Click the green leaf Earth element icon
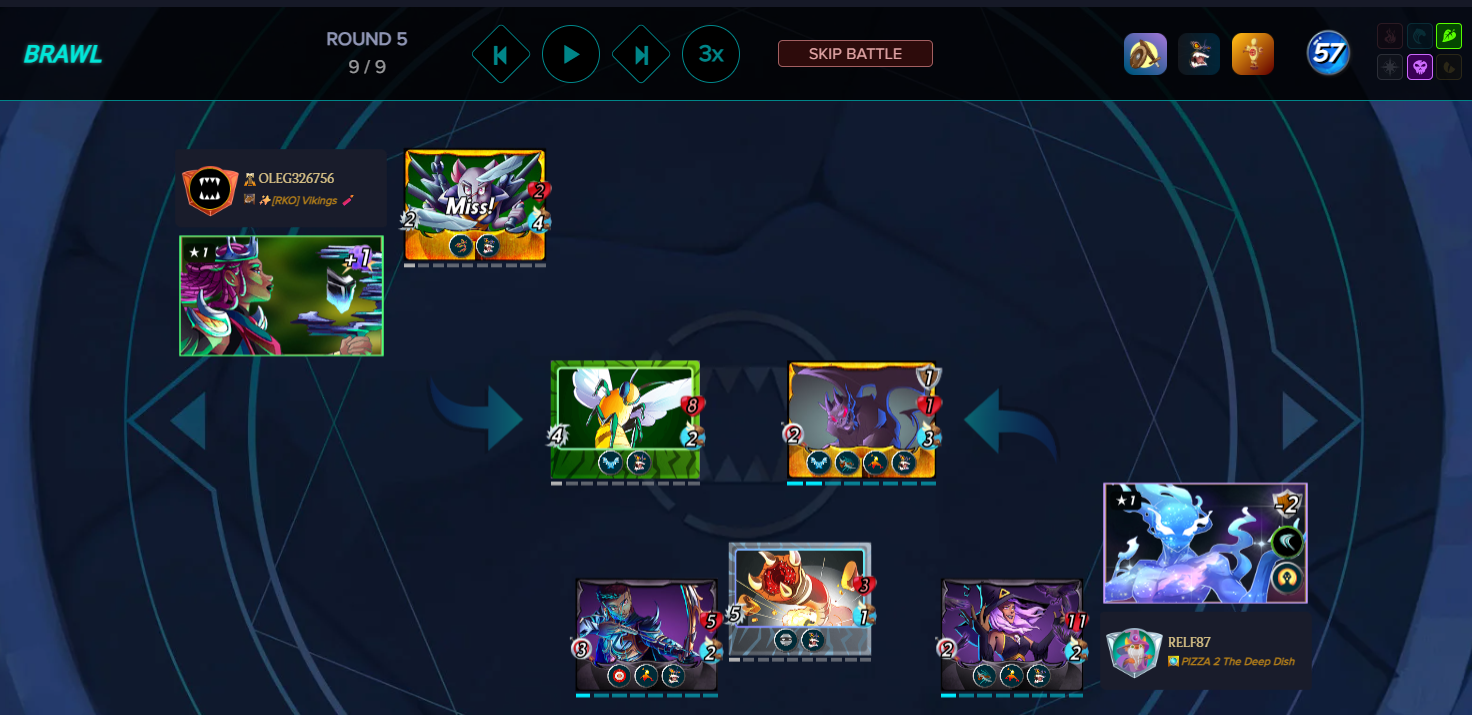Viewport: 1472px width, 715px height. pyautogui.click(x=1448, y=37)
